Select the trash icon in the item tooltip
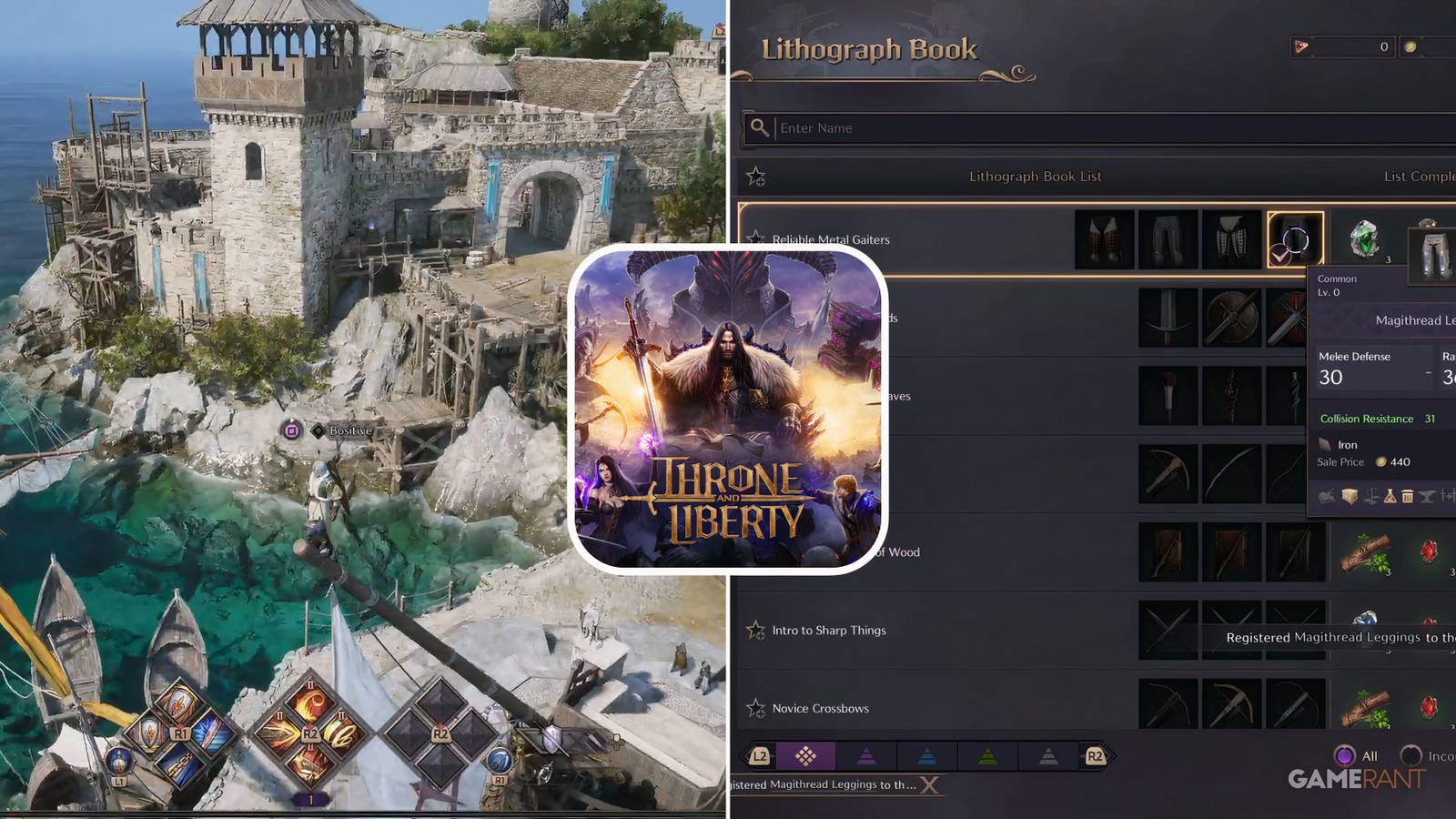The height and width of the screenshot is (819, 1456). (1407, 496)
